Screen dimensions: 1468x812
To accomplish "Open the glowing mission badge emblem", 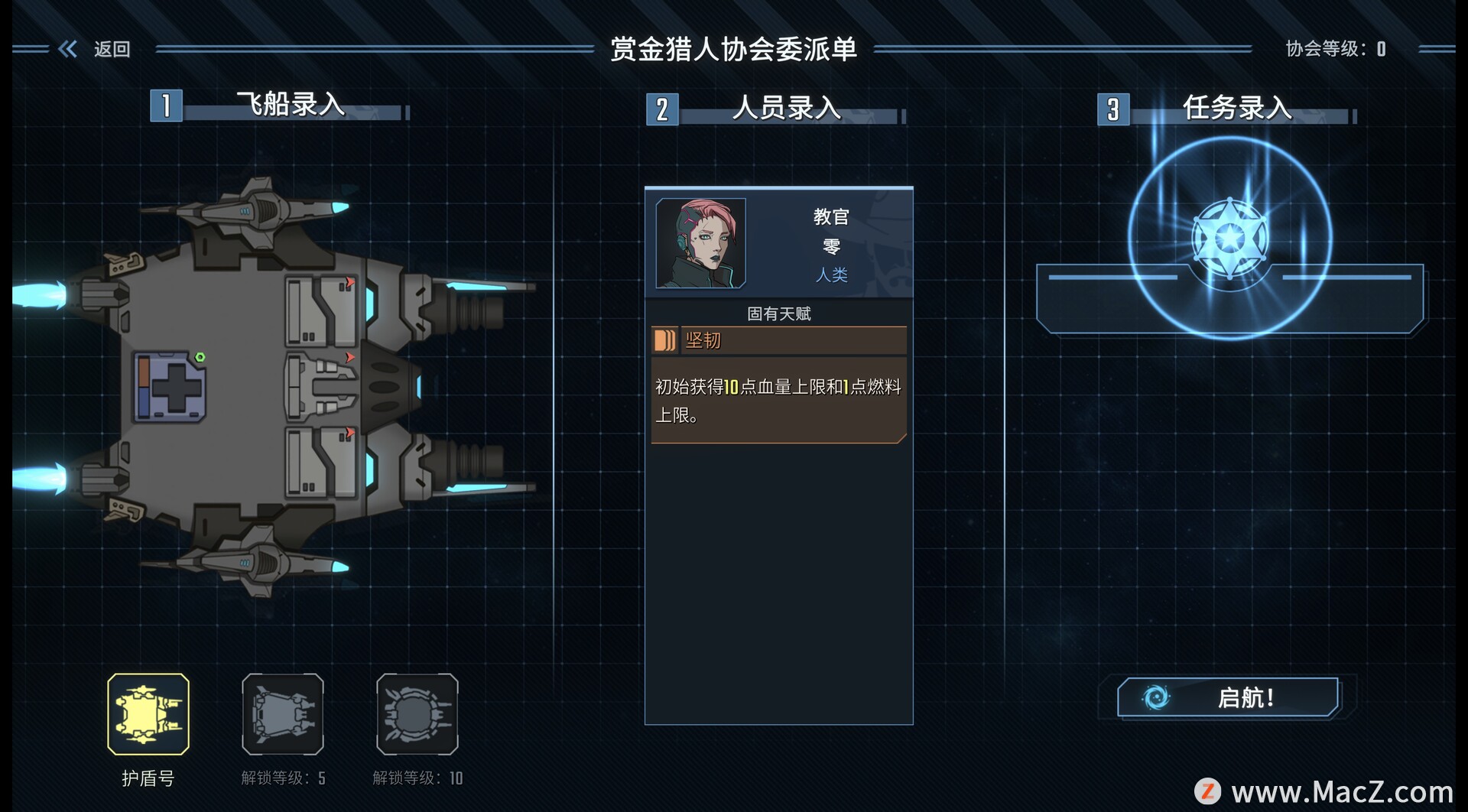I will [x=1229, y=239].
